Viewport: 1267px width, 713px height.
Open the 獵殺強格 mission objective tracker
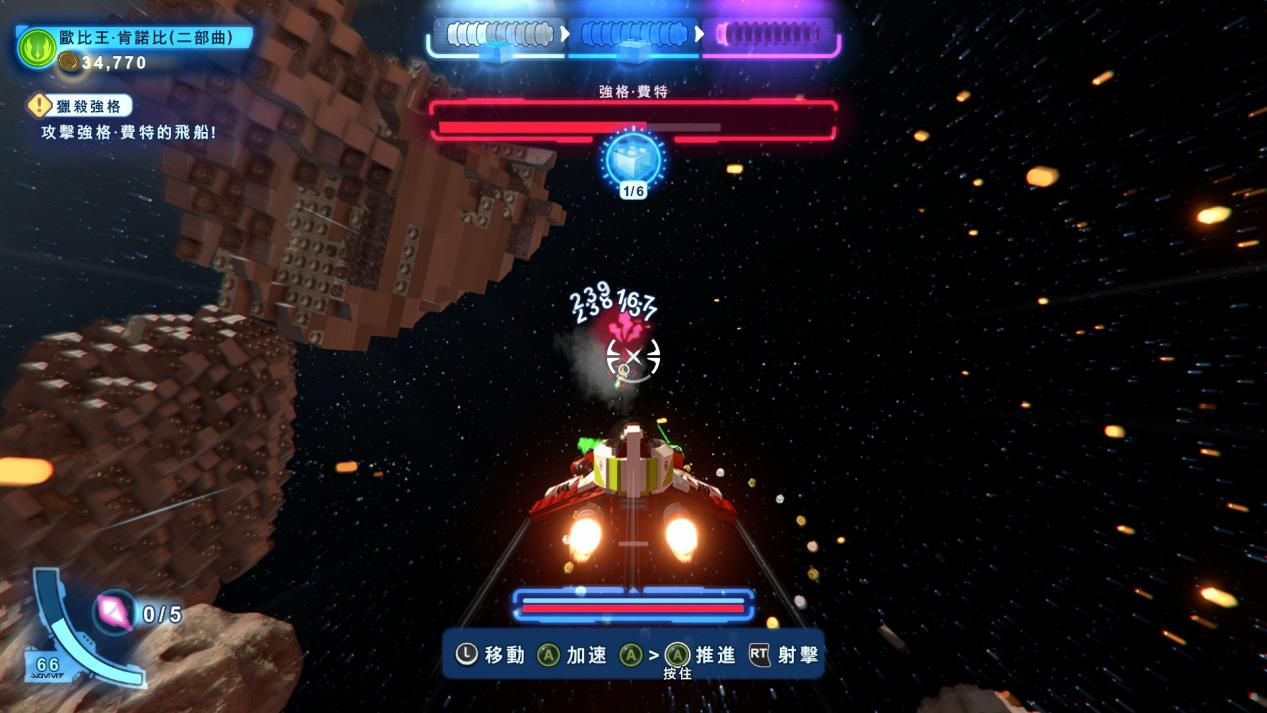81,106
